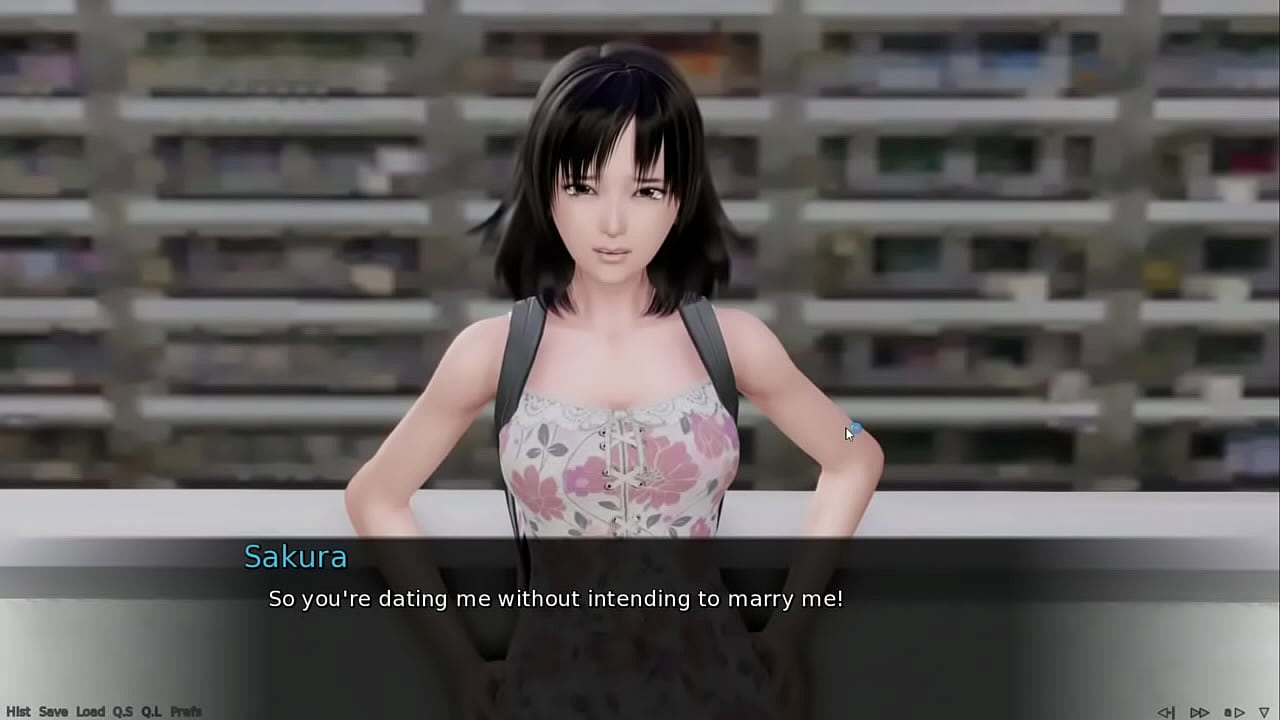Select the Q.S quick save control

point(124,711)
